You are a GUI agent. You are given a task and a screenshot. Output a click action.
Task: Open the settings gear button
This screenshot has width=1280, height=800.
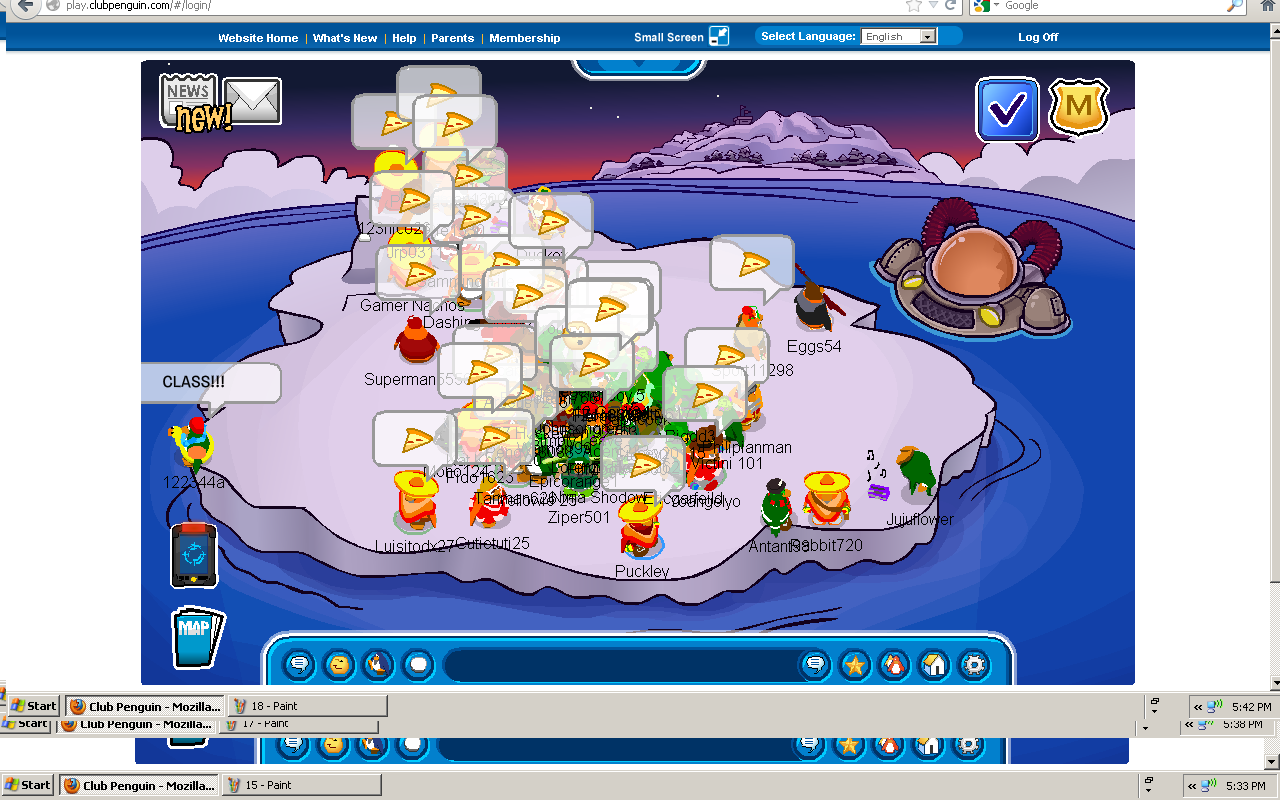point(973,664)
